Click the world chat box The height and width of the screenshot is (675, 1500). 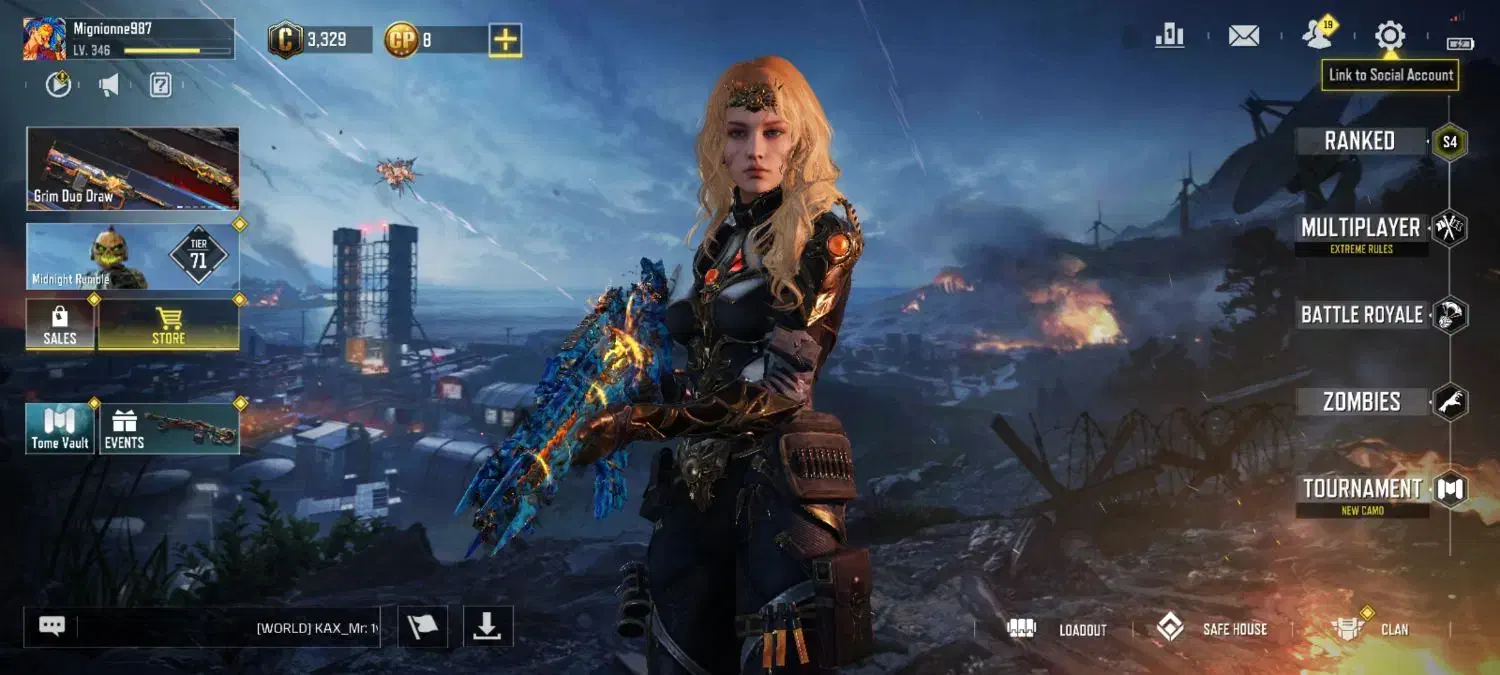[x=228, y=627]
